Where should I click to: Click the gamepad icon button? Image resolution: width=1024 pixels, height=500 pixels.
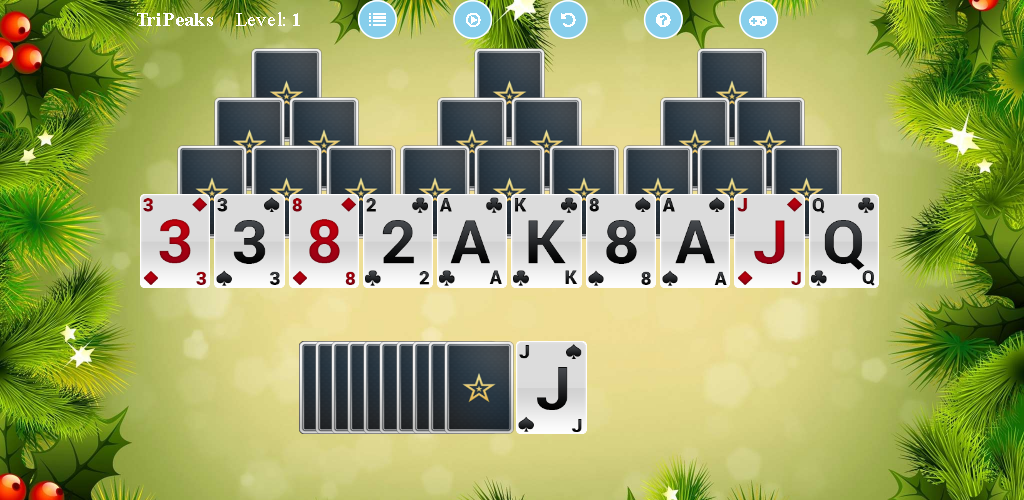[758, 20]
